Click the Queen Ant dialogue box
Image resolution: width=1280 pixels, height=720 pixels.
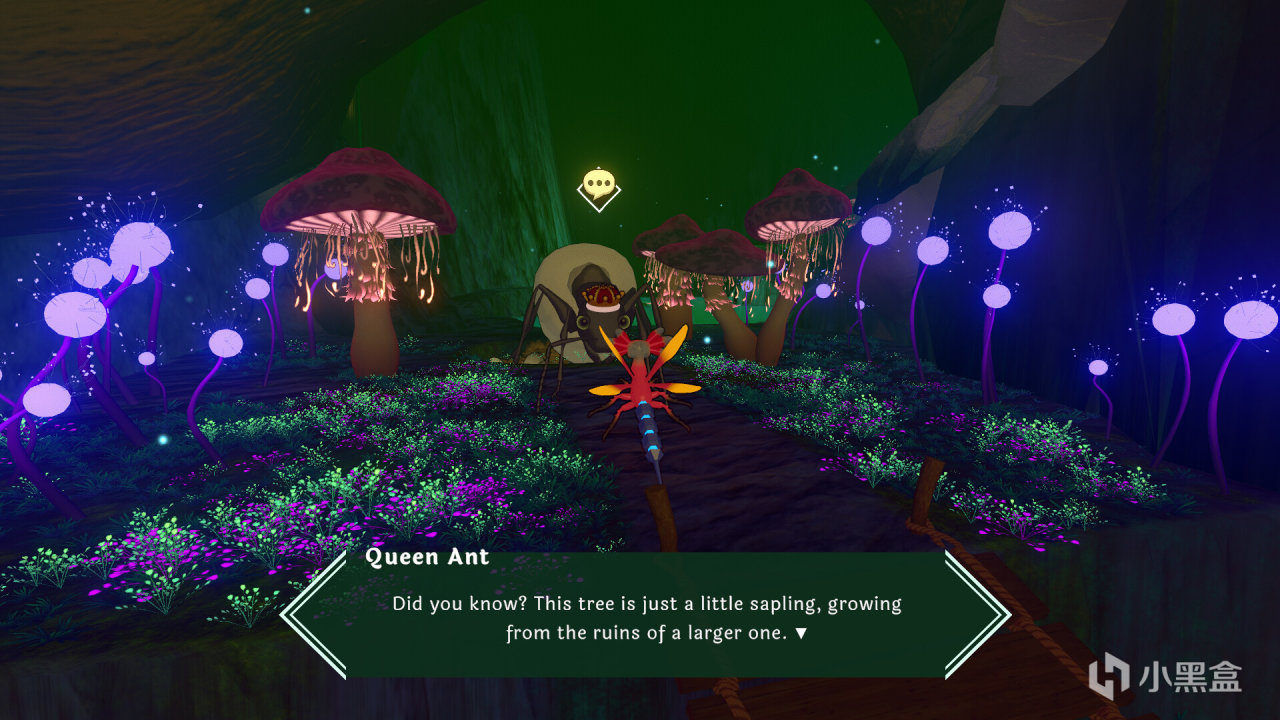pyautogui.click(x=645, y=614)
